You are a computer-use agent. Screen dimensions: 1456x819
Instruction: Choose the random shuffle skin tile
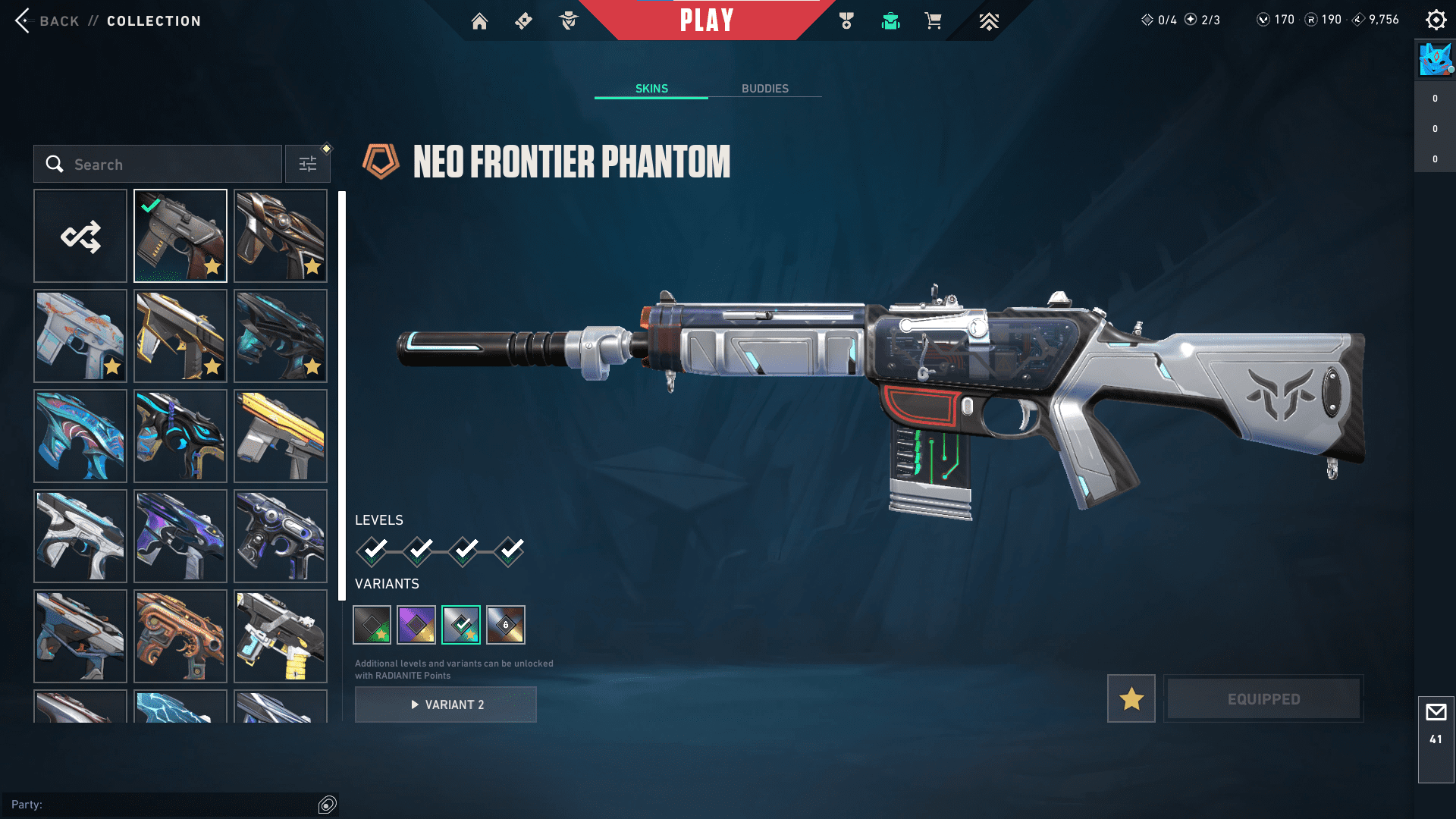(80, 236)
